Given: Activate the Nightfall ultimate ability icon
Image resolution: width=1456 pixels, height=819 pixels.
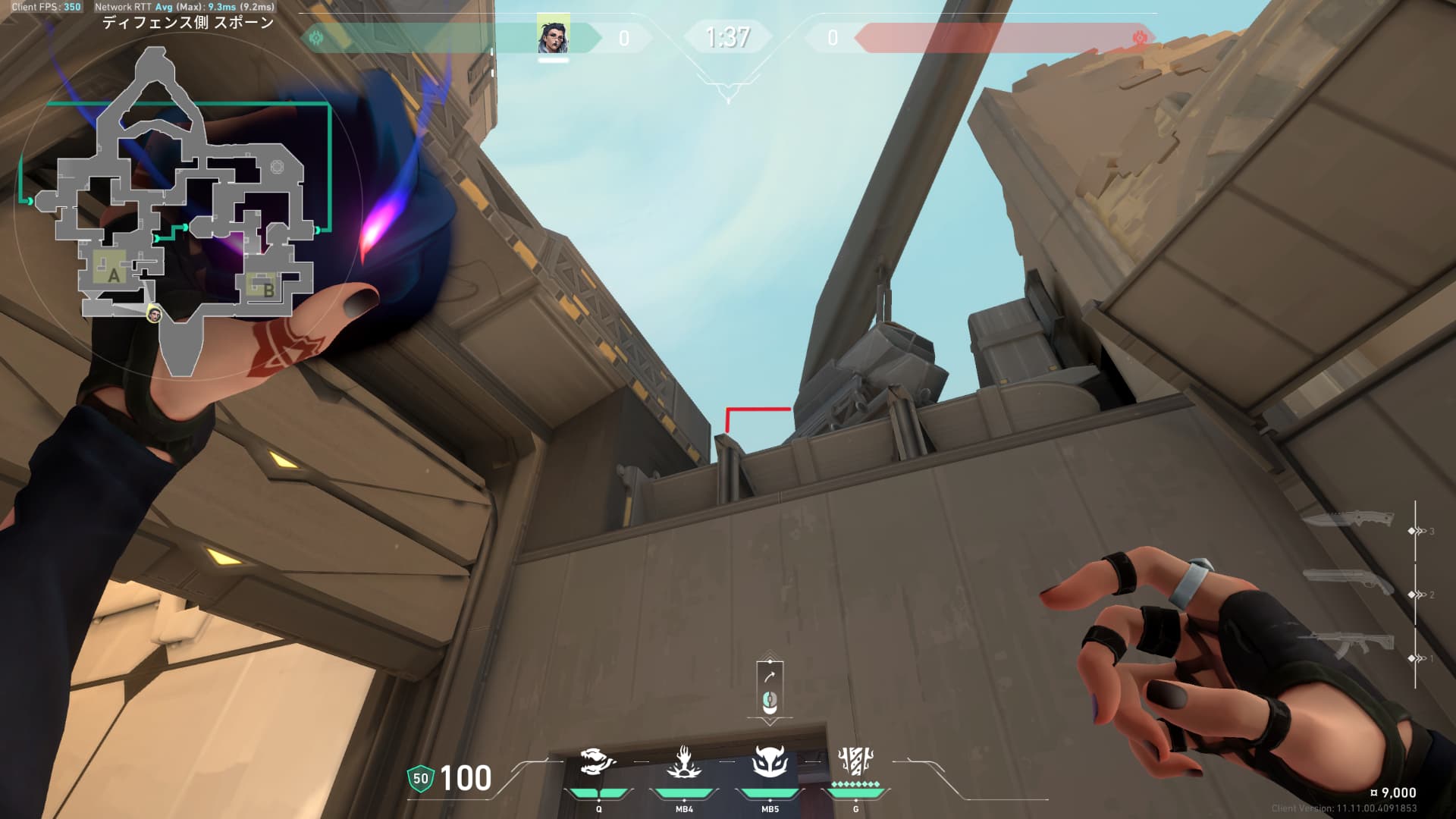Looking at the screenshot, I should click(855, 762).
